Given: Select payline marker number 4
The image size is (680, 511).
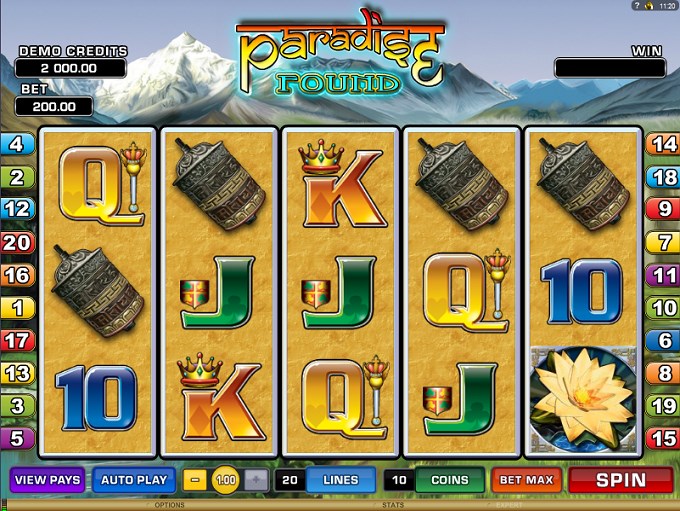Looking at the screenshot, I should 16,145.
